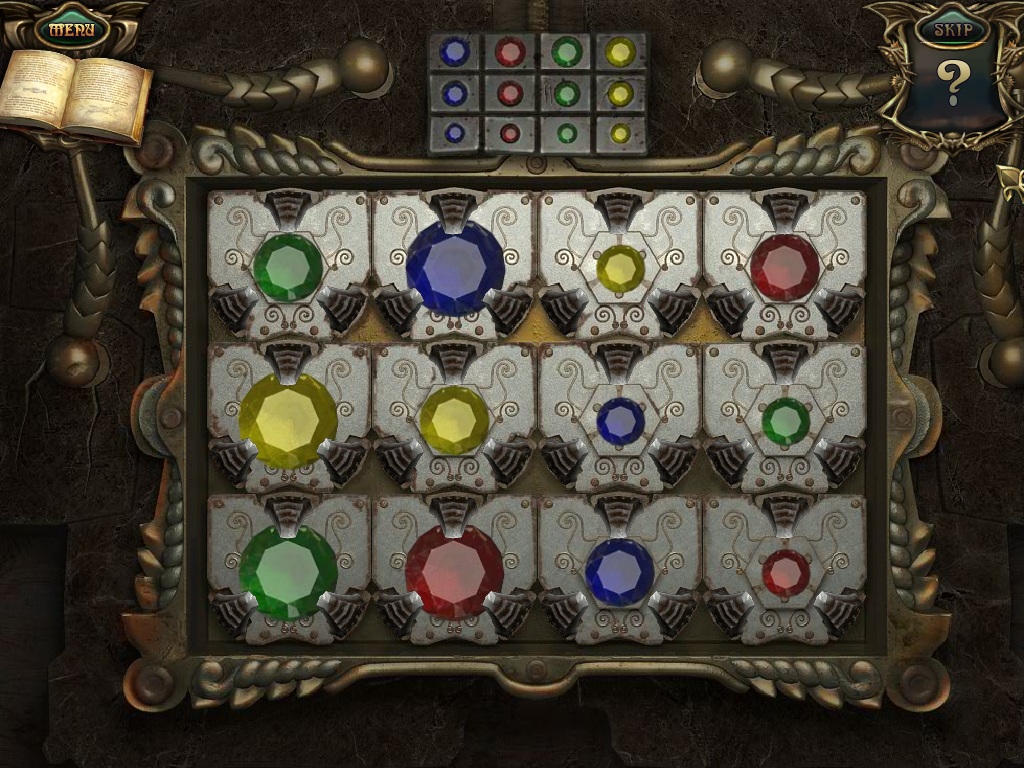The width and height of the screenshot is (1024, 772).
Task: Select the large blue gem tile
Action: (455, 268)
